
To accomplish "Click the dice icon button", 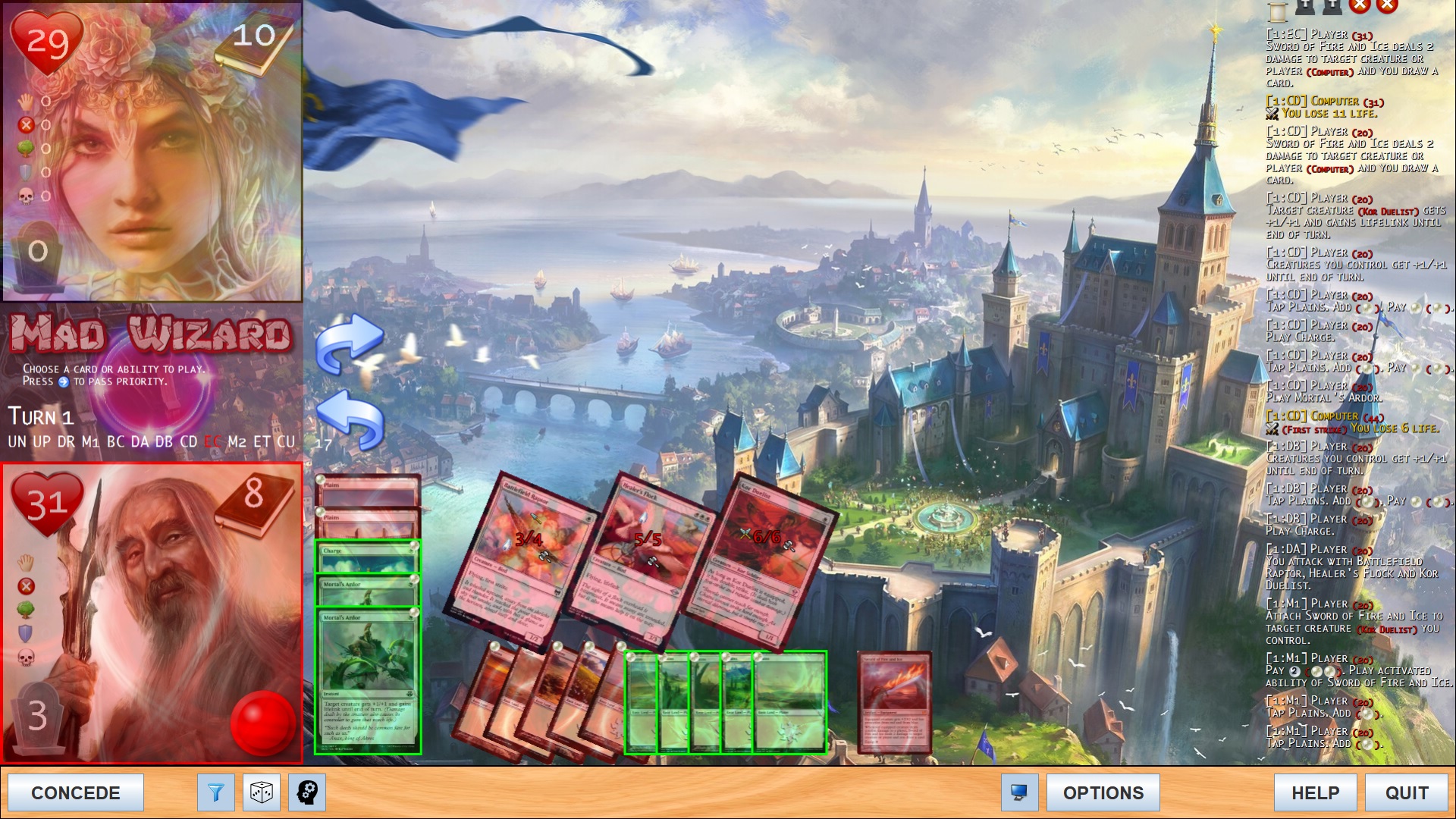I will tap(262, 792).
